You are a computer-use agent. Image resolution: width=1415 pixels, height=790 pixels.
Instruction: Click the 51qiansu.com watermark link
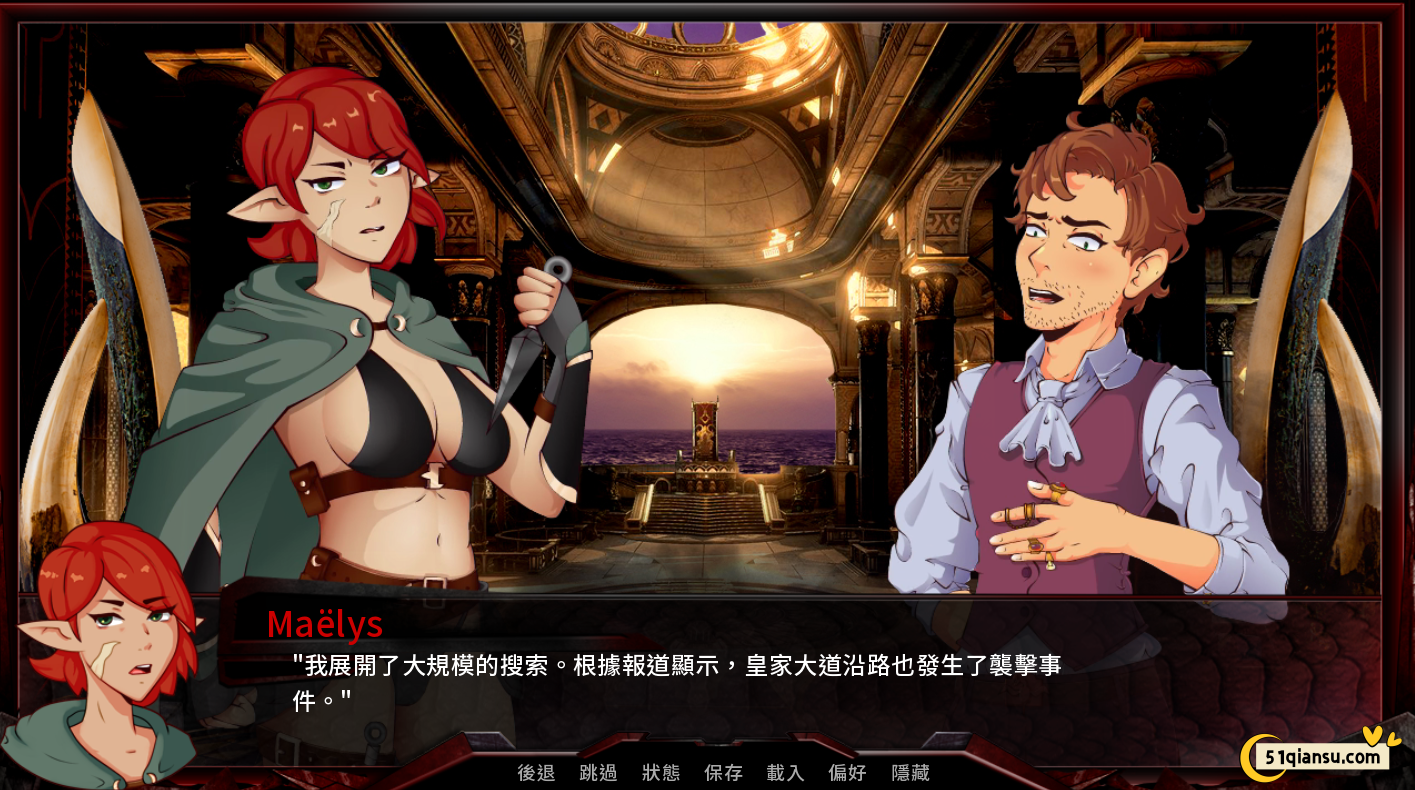coord(1322,757)
